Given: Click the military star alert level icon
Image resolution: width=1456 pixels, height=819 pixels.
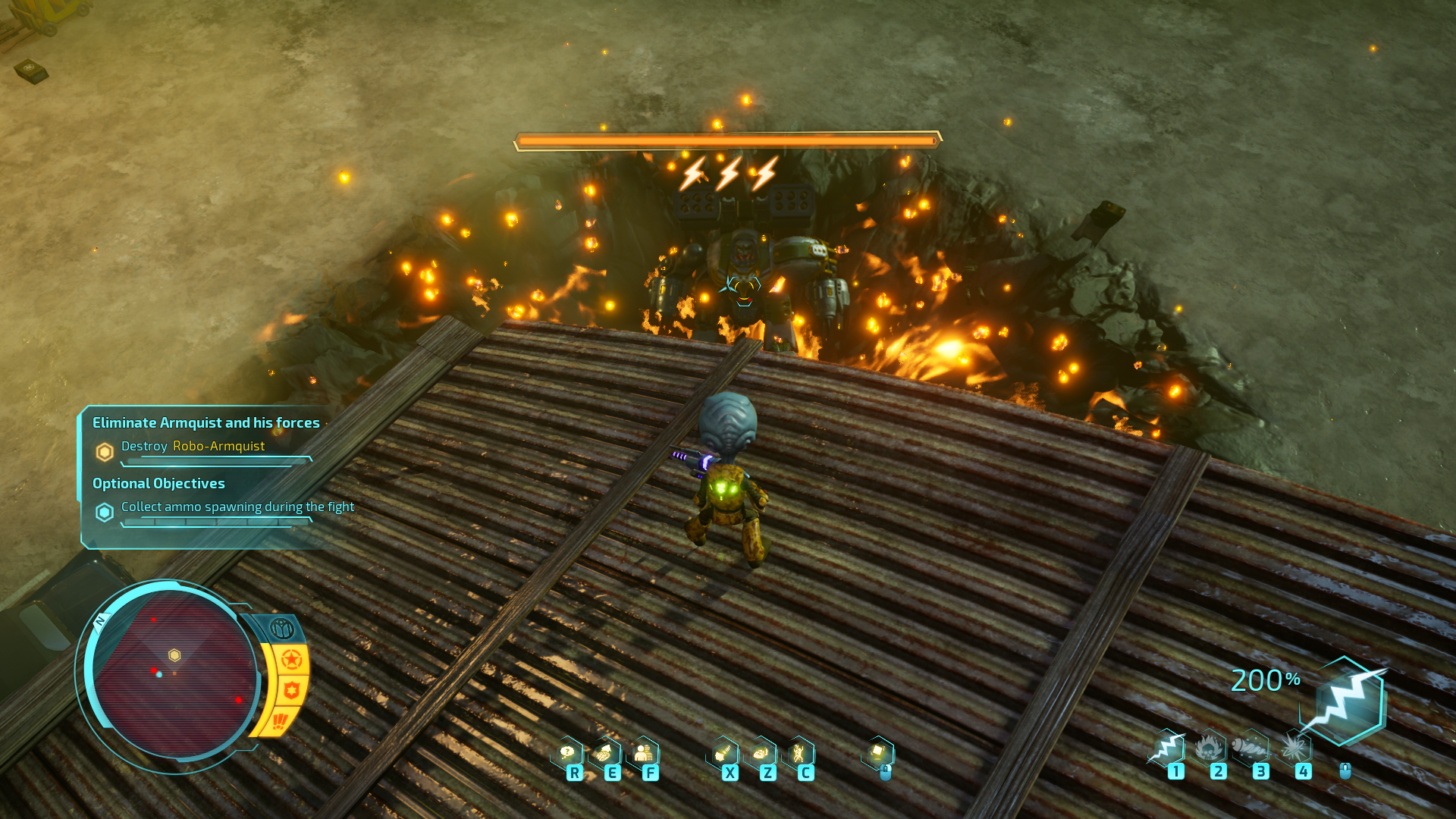Looking at the screenshot, I should coord(291,660).
